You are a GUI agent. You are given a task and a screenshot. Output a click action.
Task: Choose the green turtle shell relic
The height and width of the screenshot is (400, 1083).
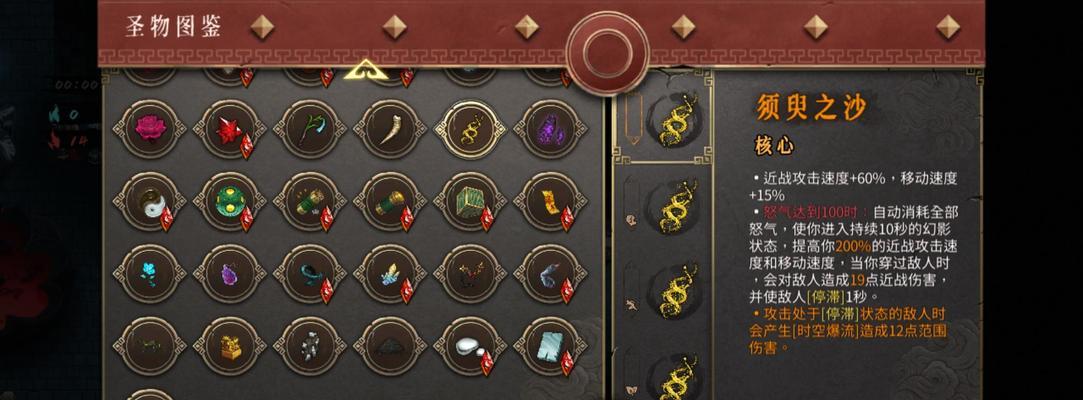click(x=230, y=200)
